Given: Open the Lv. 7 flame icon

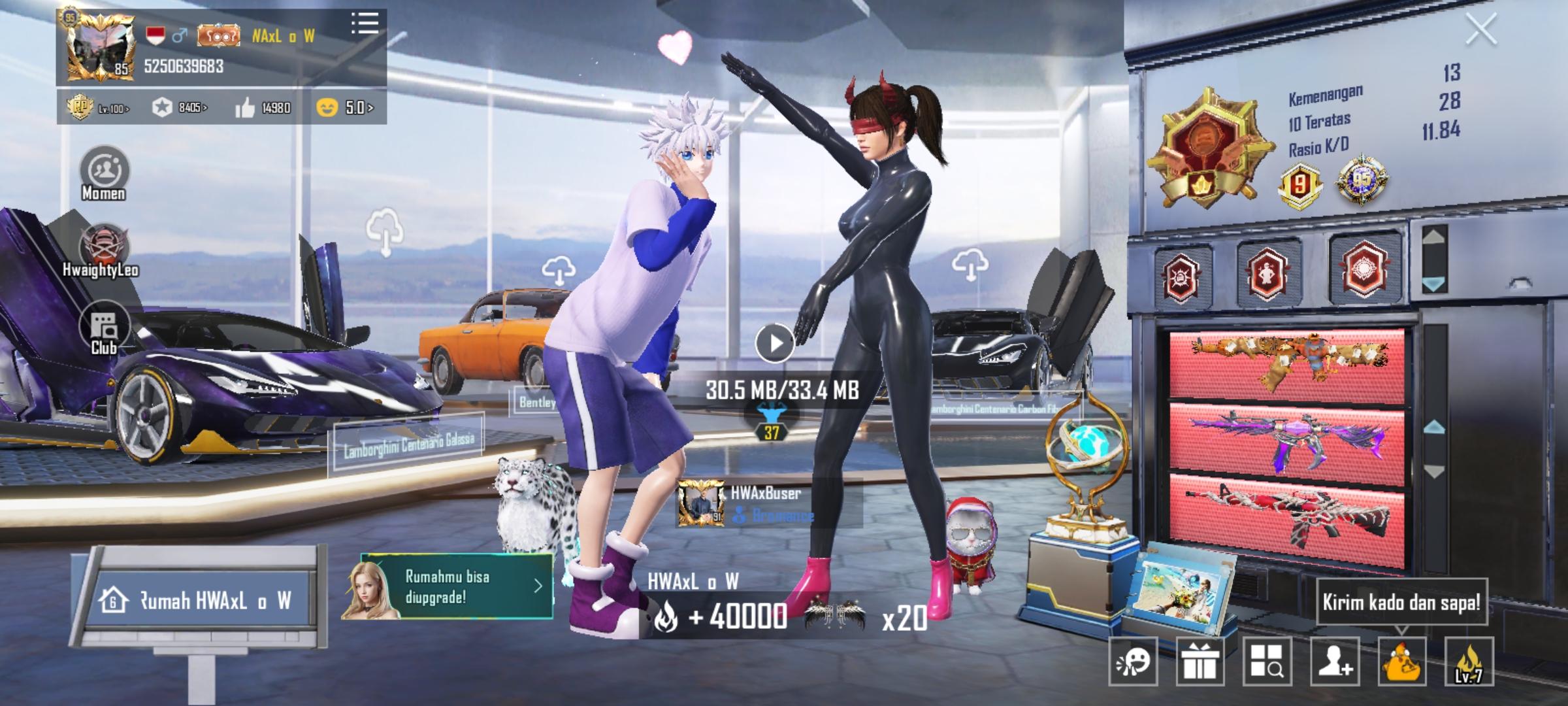Looking at the screenshot, I should 1469,662.
